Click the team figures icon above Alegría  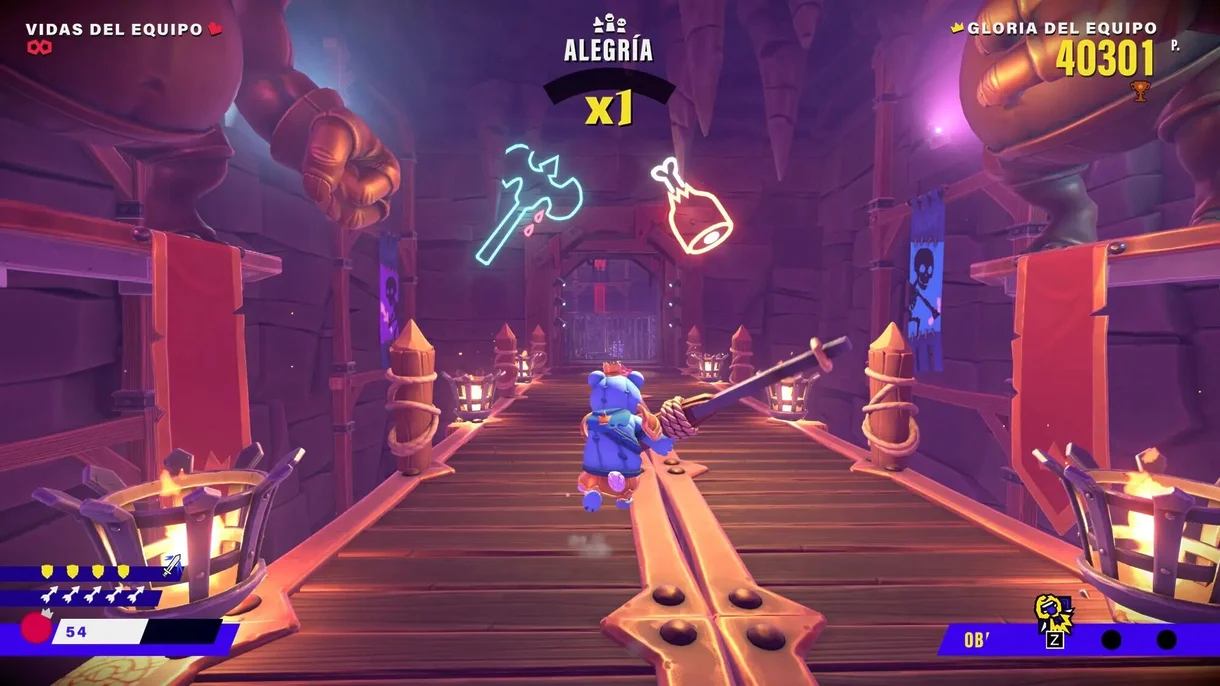(608, 24)
